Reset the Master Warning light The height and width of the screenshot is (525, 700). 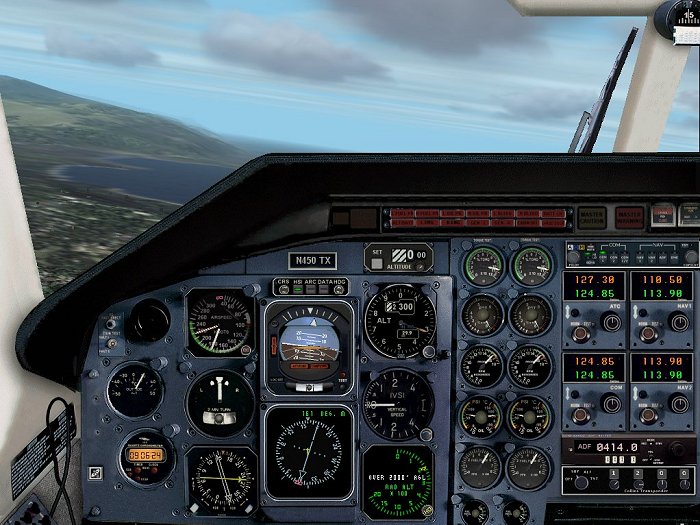click(x=629, y=217)
